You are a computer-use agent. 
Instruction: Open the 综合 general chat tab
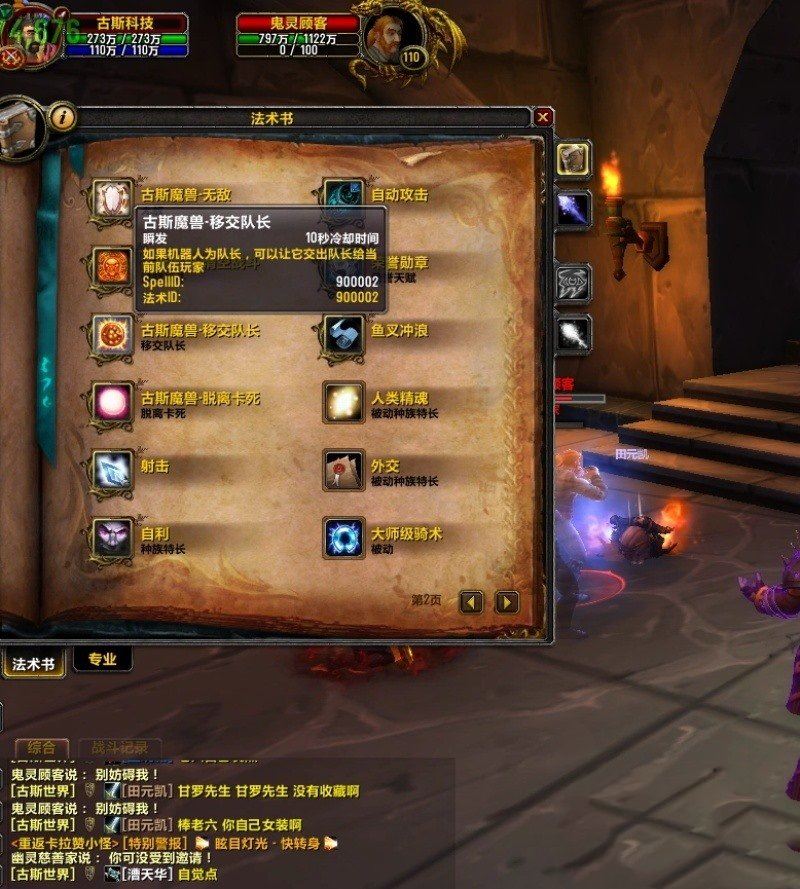[x=42, y=747]
